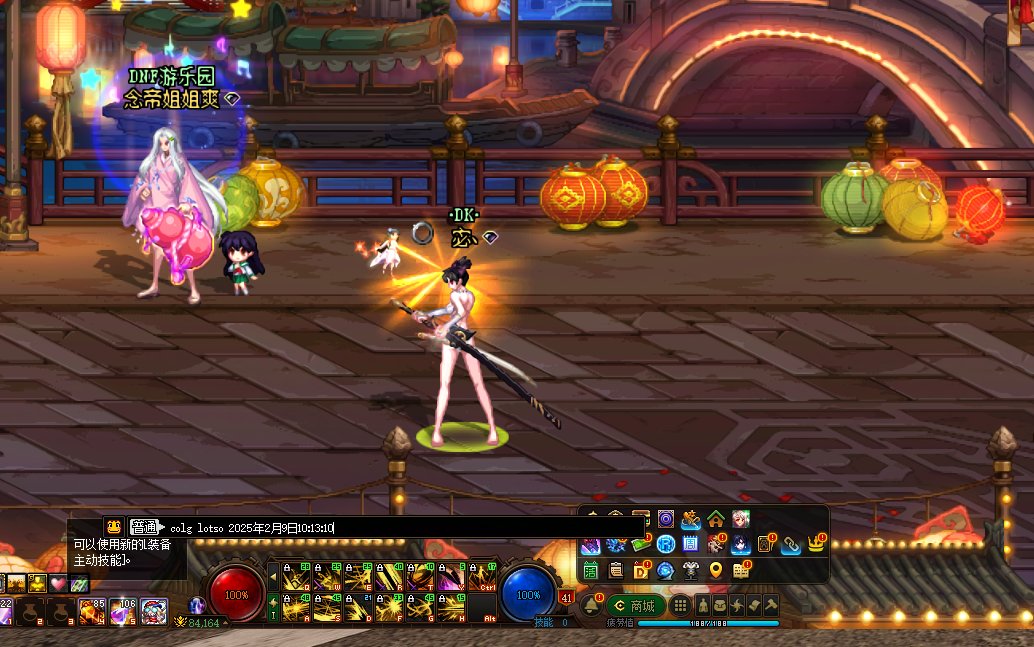Click the yellow map pin icon
This screenshot has width=1034, height=647.
[x=716, y=570]
